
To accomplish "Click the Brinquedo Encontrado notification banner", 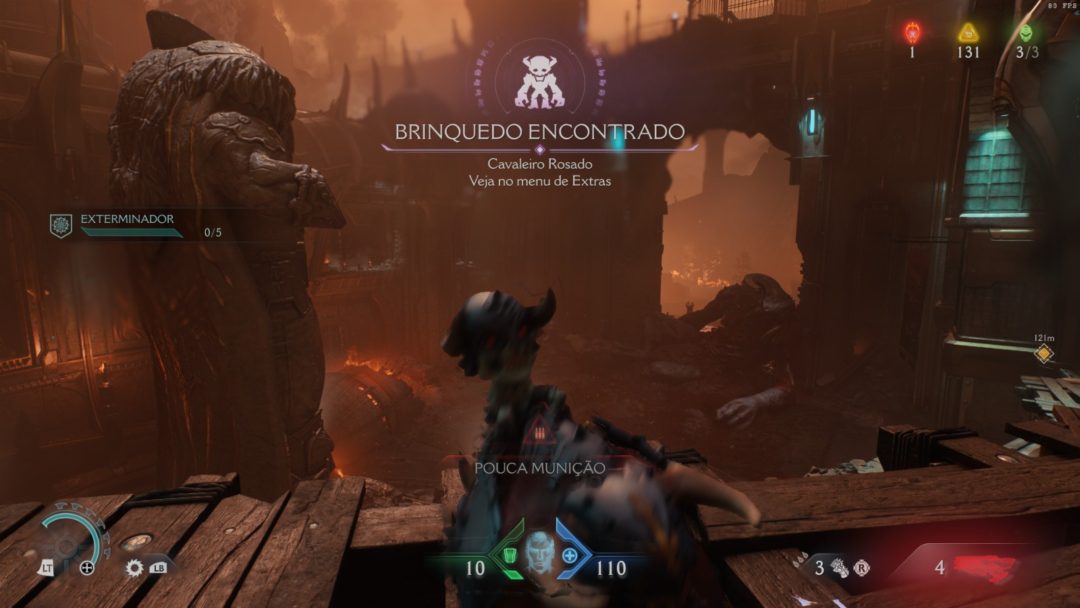I will click(x=539, y=132).
